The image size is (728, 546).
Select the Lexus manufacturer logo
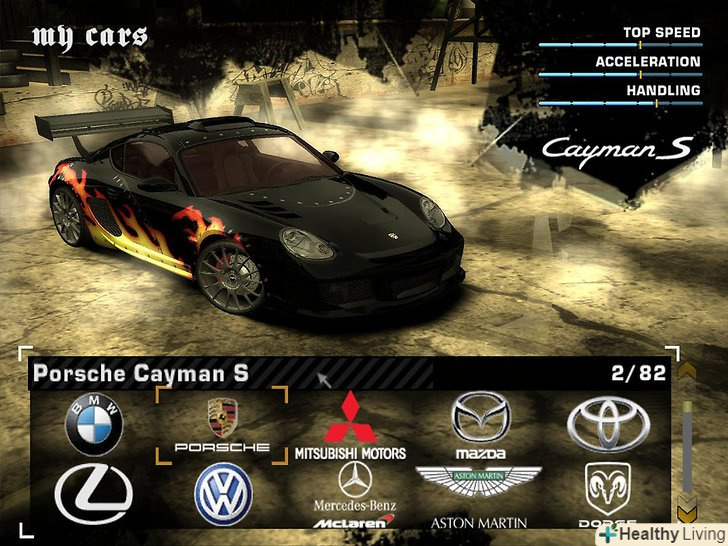(x=93, y=494)
